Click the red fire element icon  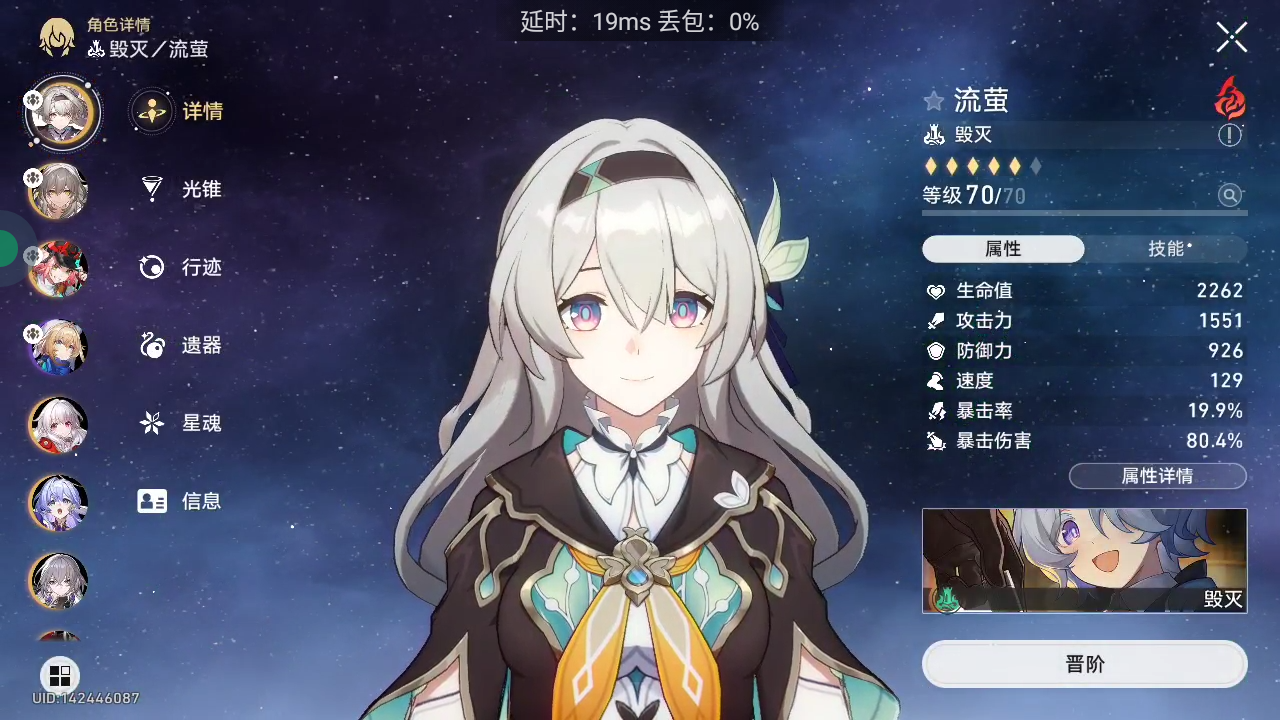(1230, 98)
